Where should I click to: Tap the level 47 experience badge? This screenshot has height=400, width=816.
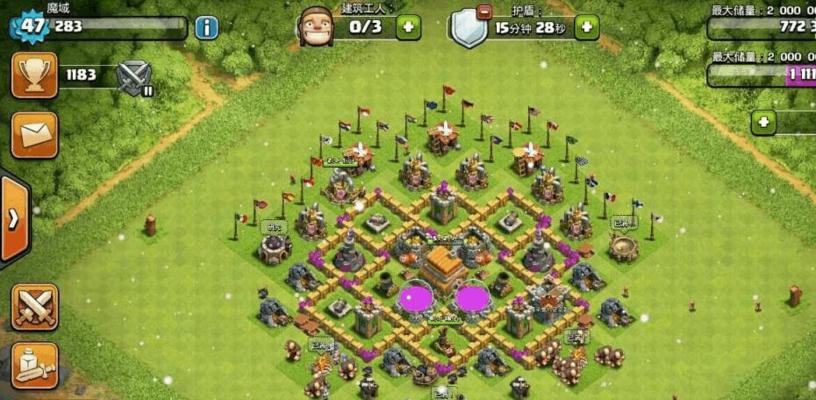(31, 26)
